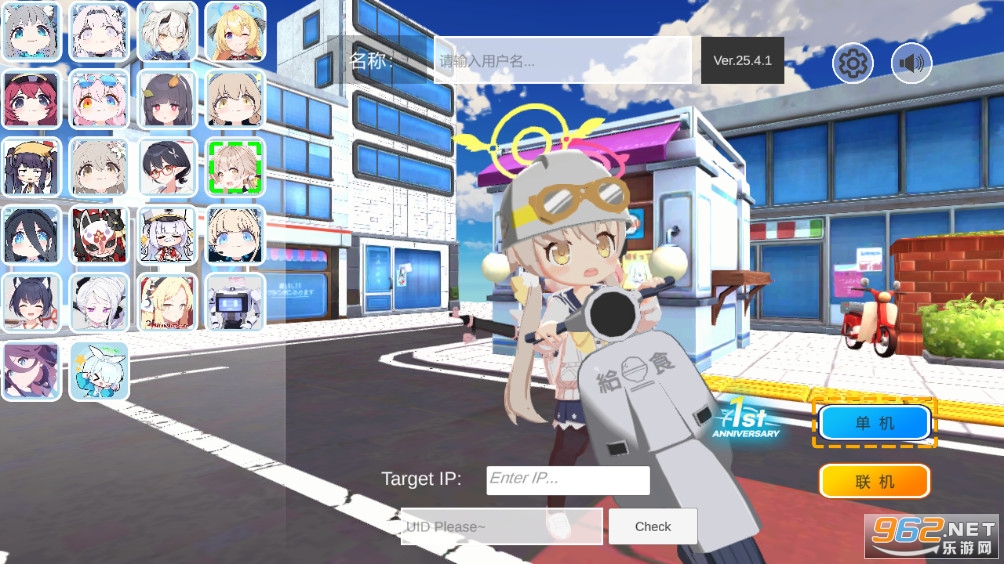Select the green-highlighted character portrait
The image size is (1004, 564).
tap(235, 166)
